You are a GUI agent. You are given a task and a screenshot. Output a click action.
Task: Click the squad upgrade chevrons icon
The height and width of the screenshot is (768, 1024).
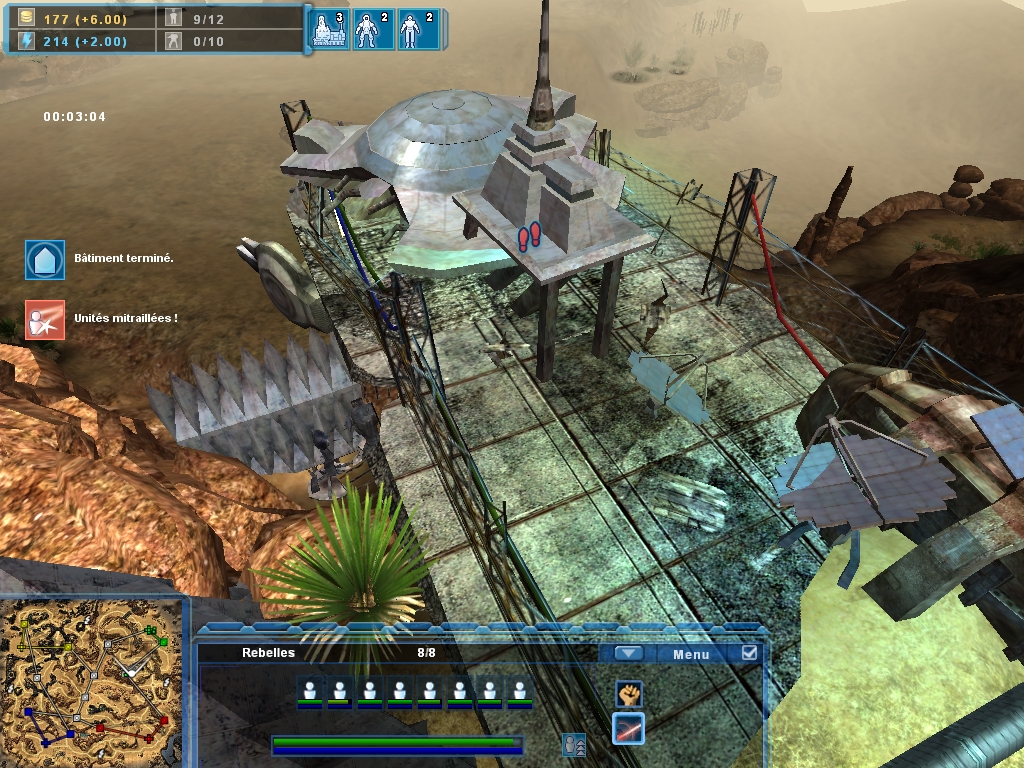pos(574,745)
